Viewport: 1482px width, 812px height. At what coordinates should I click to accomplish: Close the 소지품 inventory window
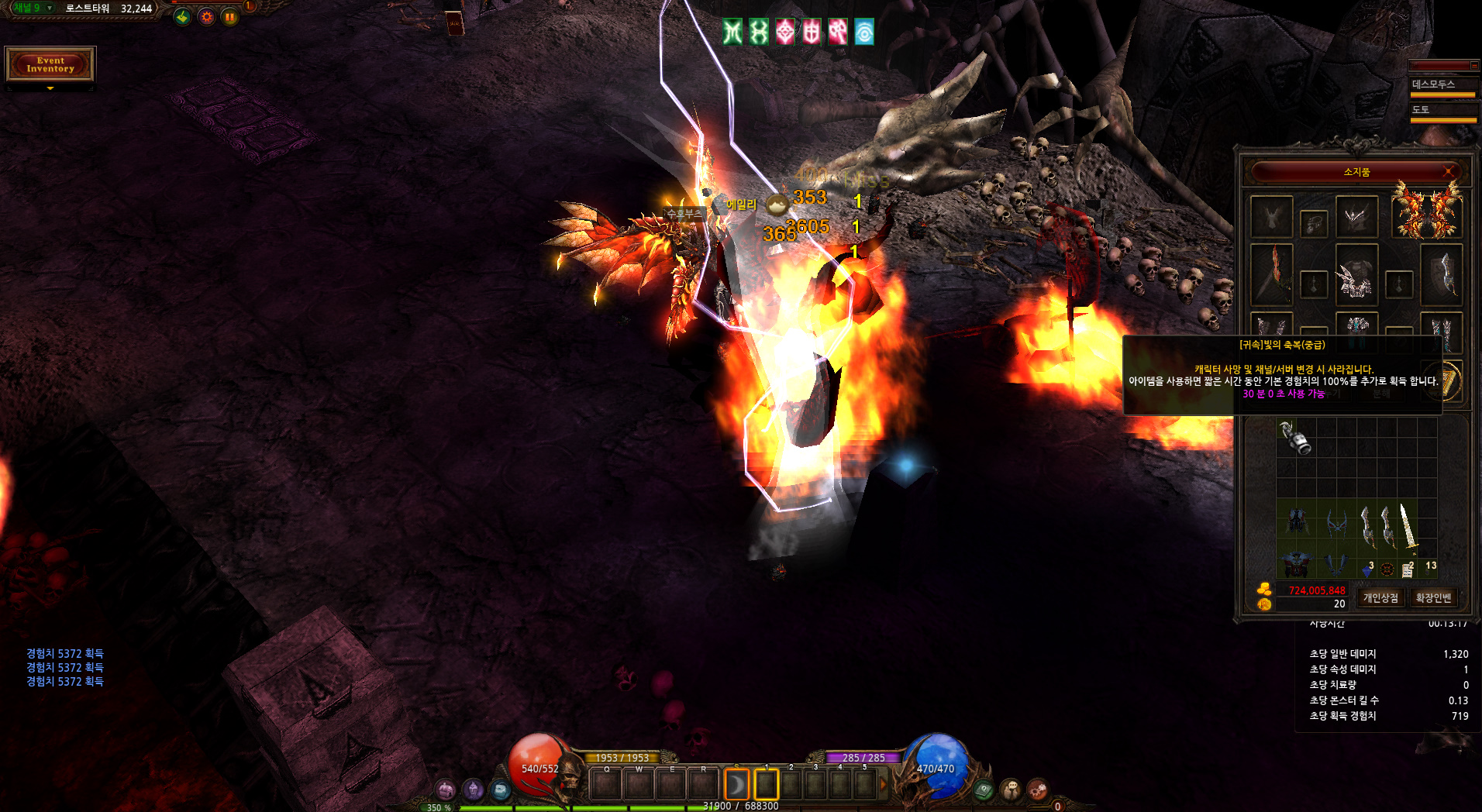[1448, 171]
